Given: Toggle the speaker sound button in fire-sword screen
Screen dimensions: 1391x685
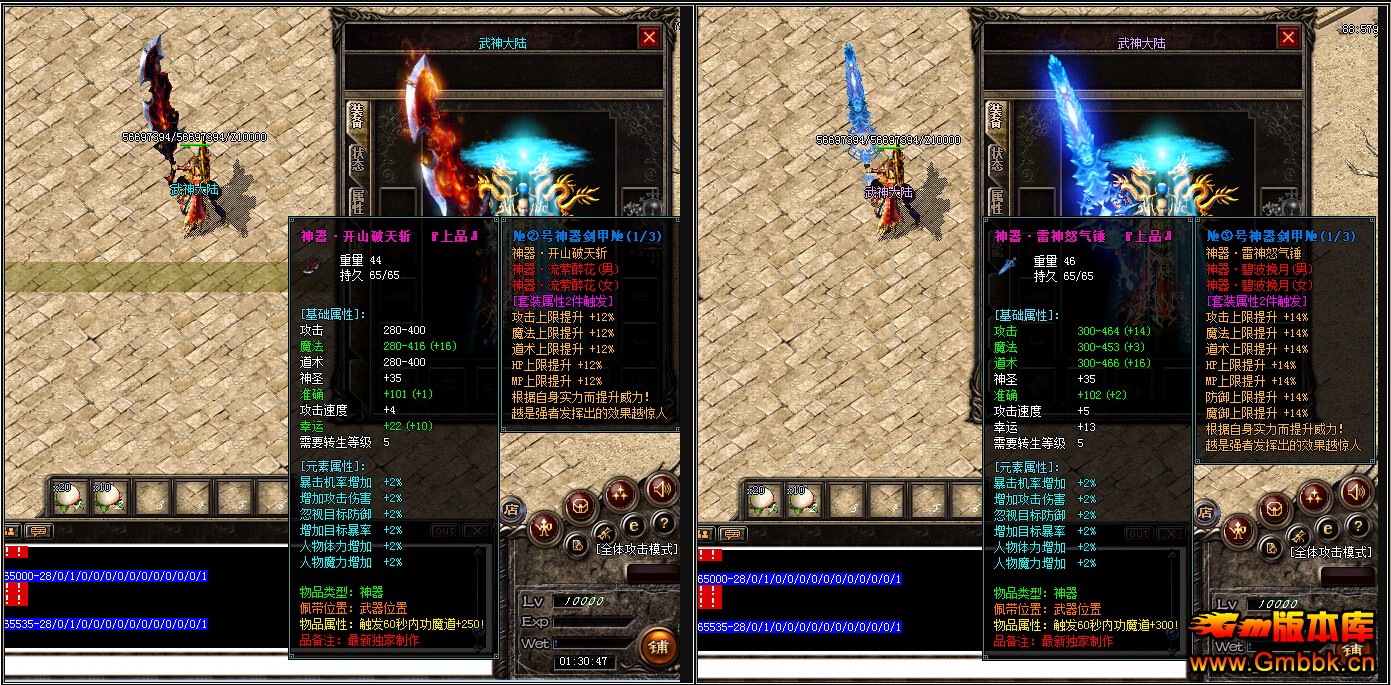Looking at the screenshot, I should 660,489.
